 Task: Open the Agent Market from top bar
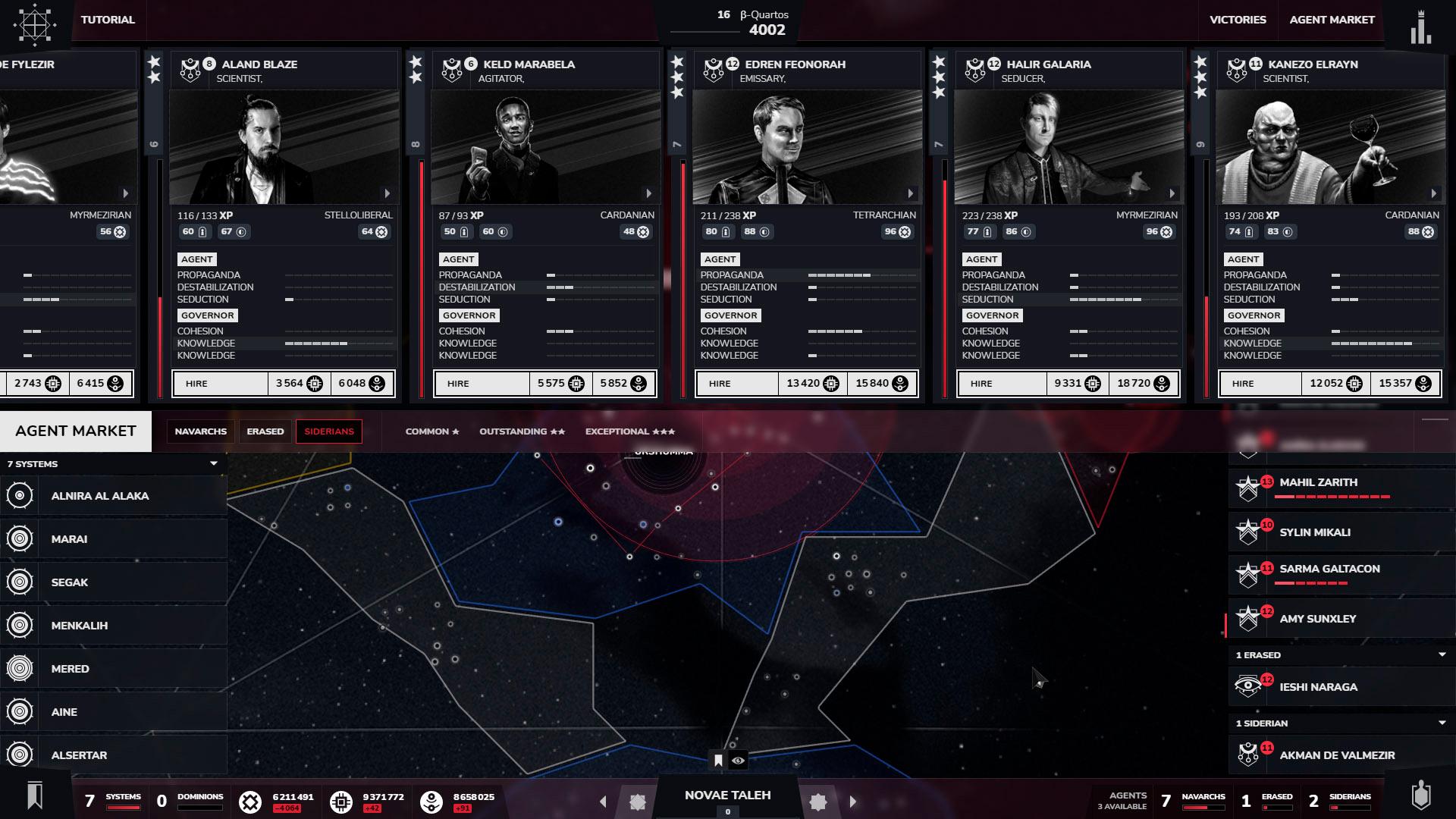coord(1332,20)
